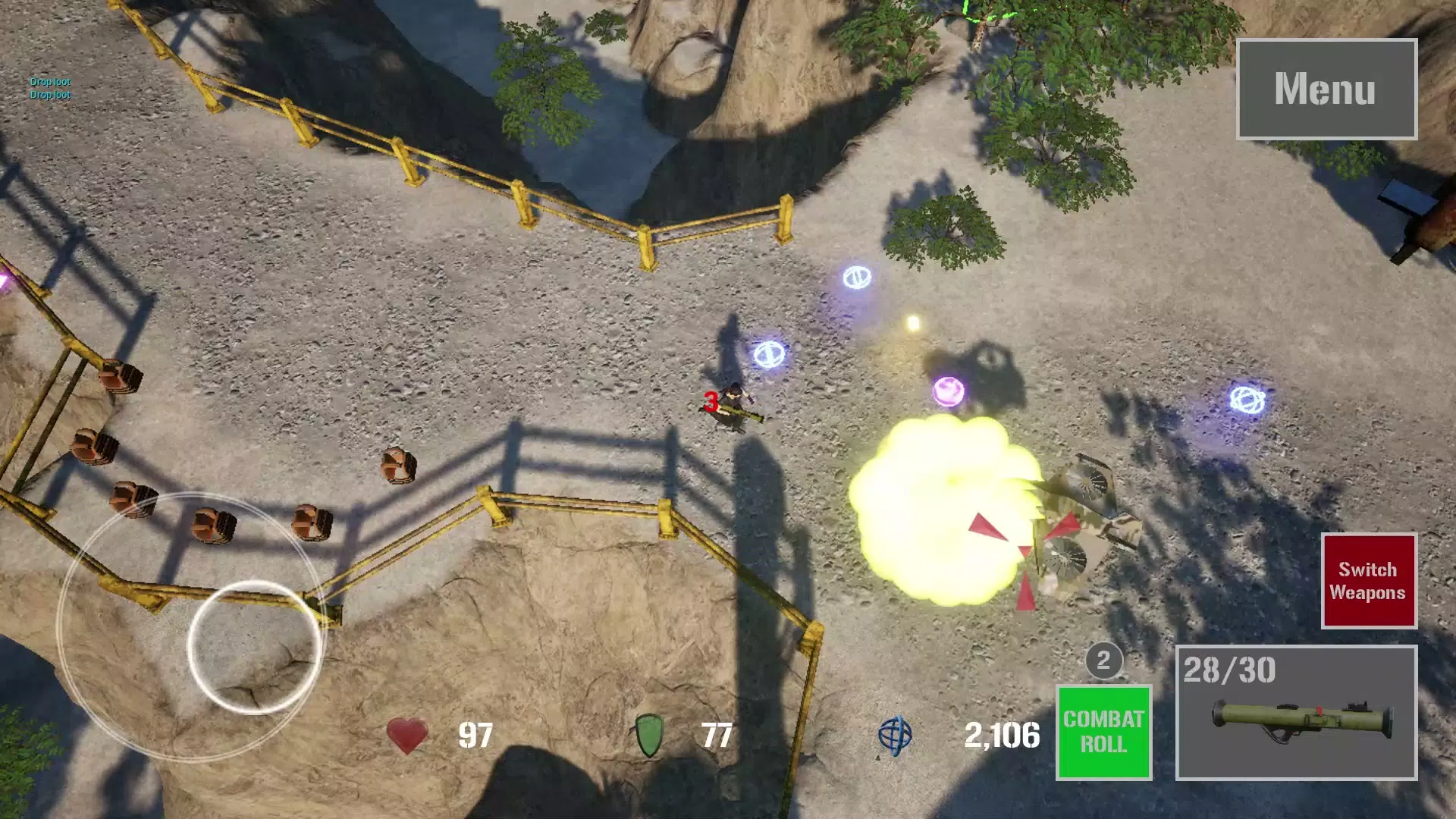Select the rocket launcher weapon slot

[x=1296, y=713]
